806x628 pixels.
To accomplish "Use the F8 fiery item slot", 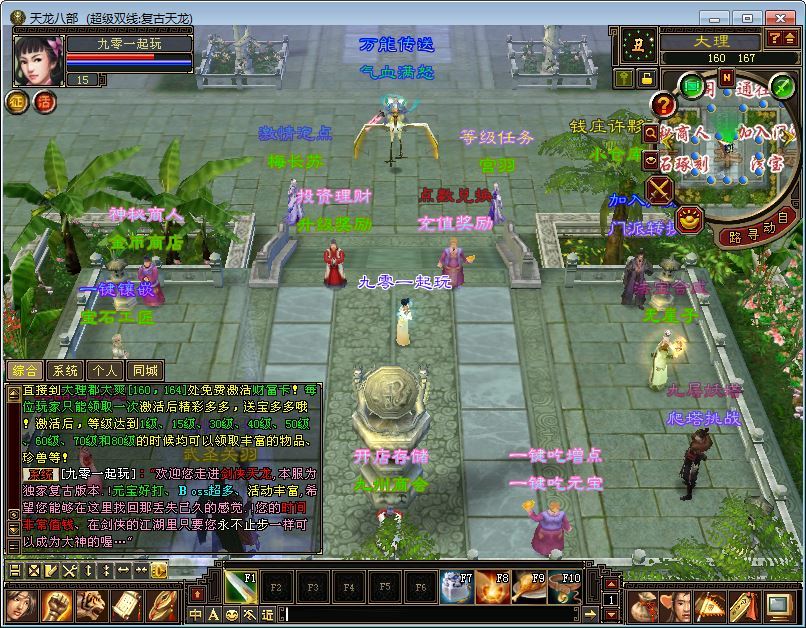I will pyautogui.click(x=493, y=587).
